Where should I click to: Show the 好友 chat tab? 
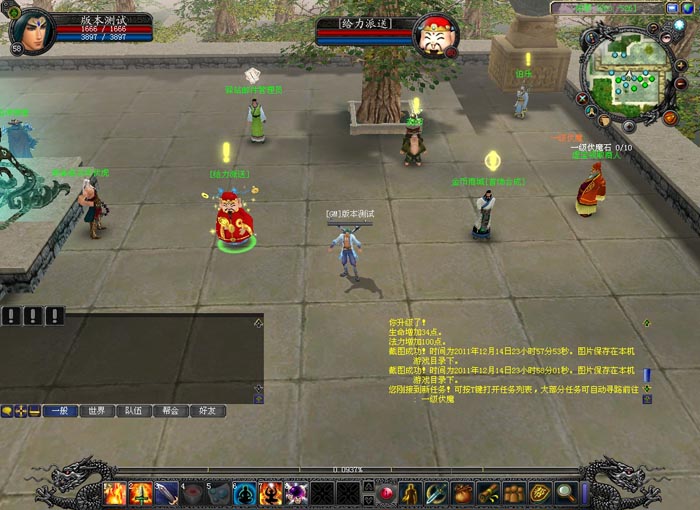[x=208, y=411]
